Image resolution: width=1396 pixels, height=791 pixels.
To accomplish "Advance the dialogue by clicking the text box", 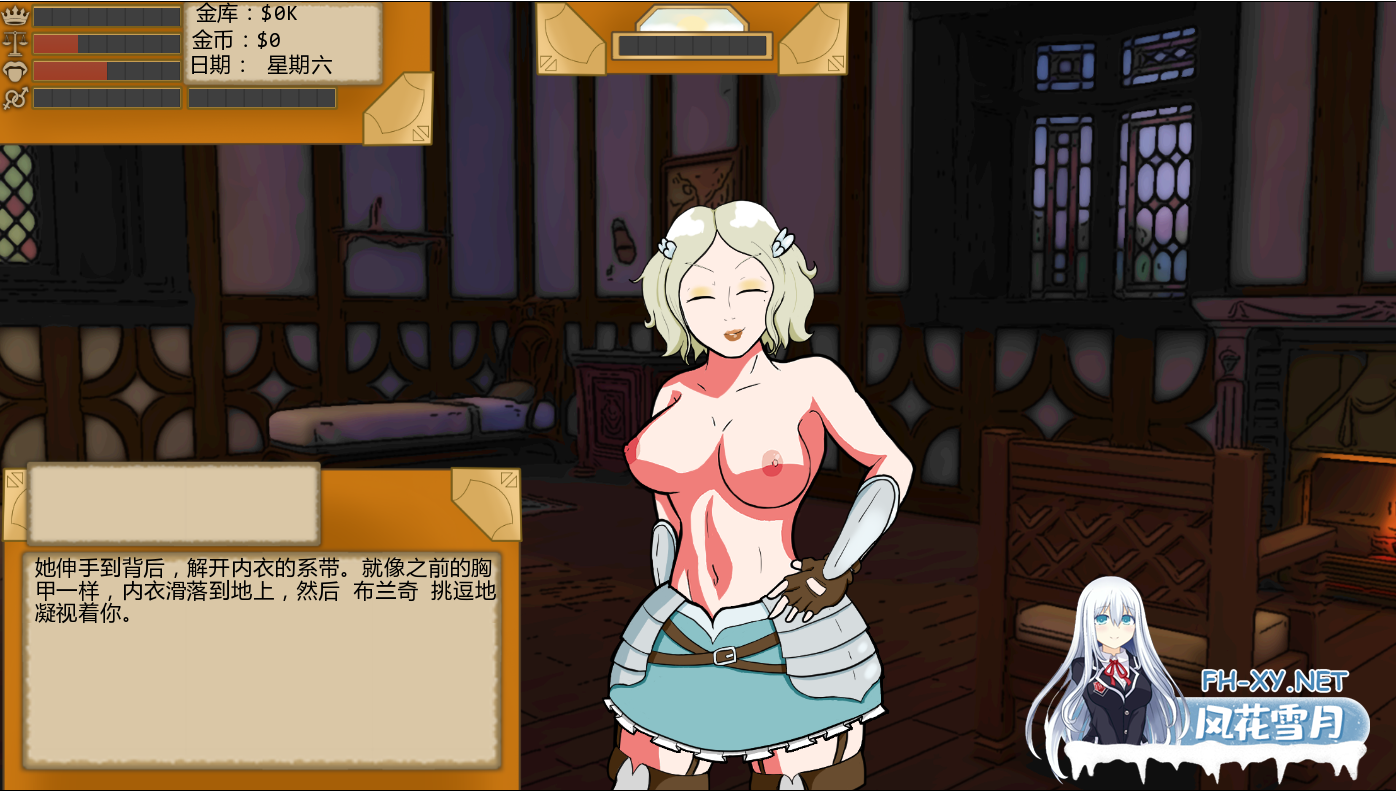I will (262, 660).
